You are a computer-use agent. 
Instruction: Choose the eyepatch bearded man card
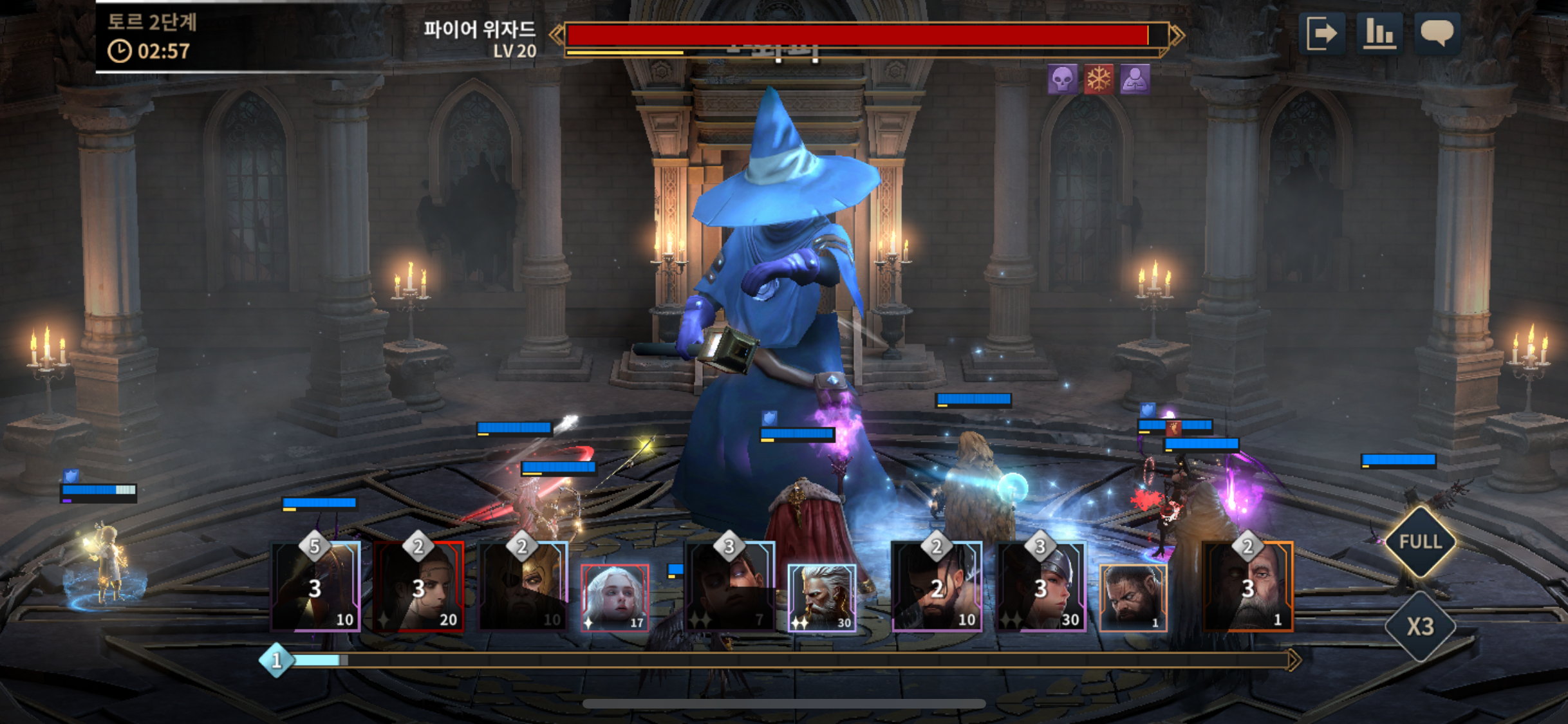pyautogui.click(x=523, y=587)
